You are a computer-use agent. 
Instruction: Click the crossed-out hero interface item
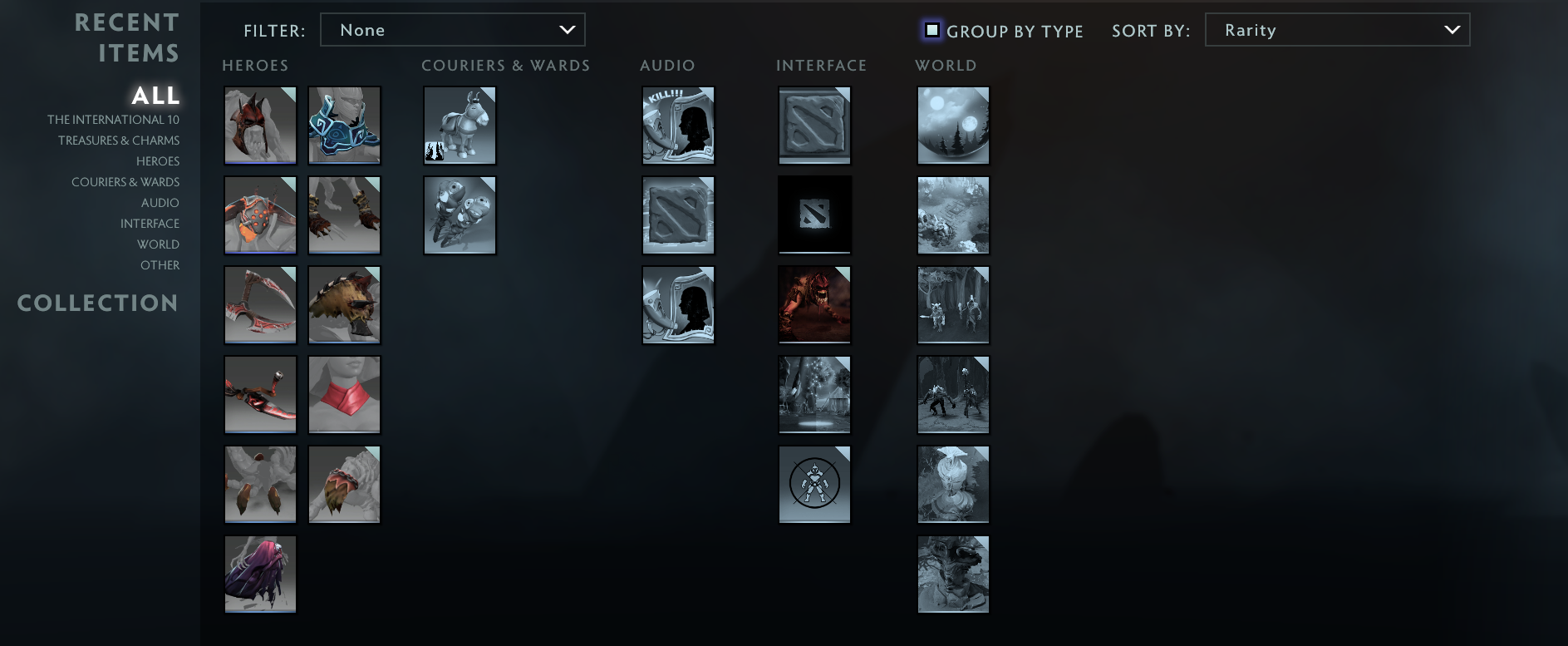pos(813,484)
